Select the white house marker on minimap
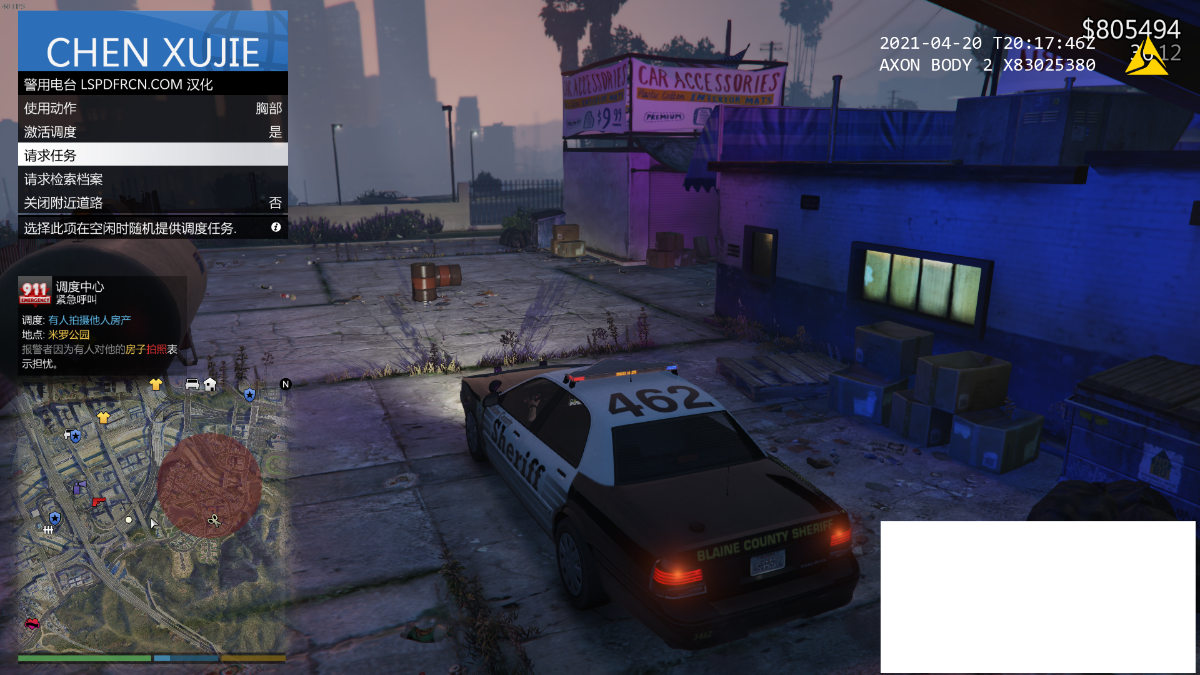 210,384
